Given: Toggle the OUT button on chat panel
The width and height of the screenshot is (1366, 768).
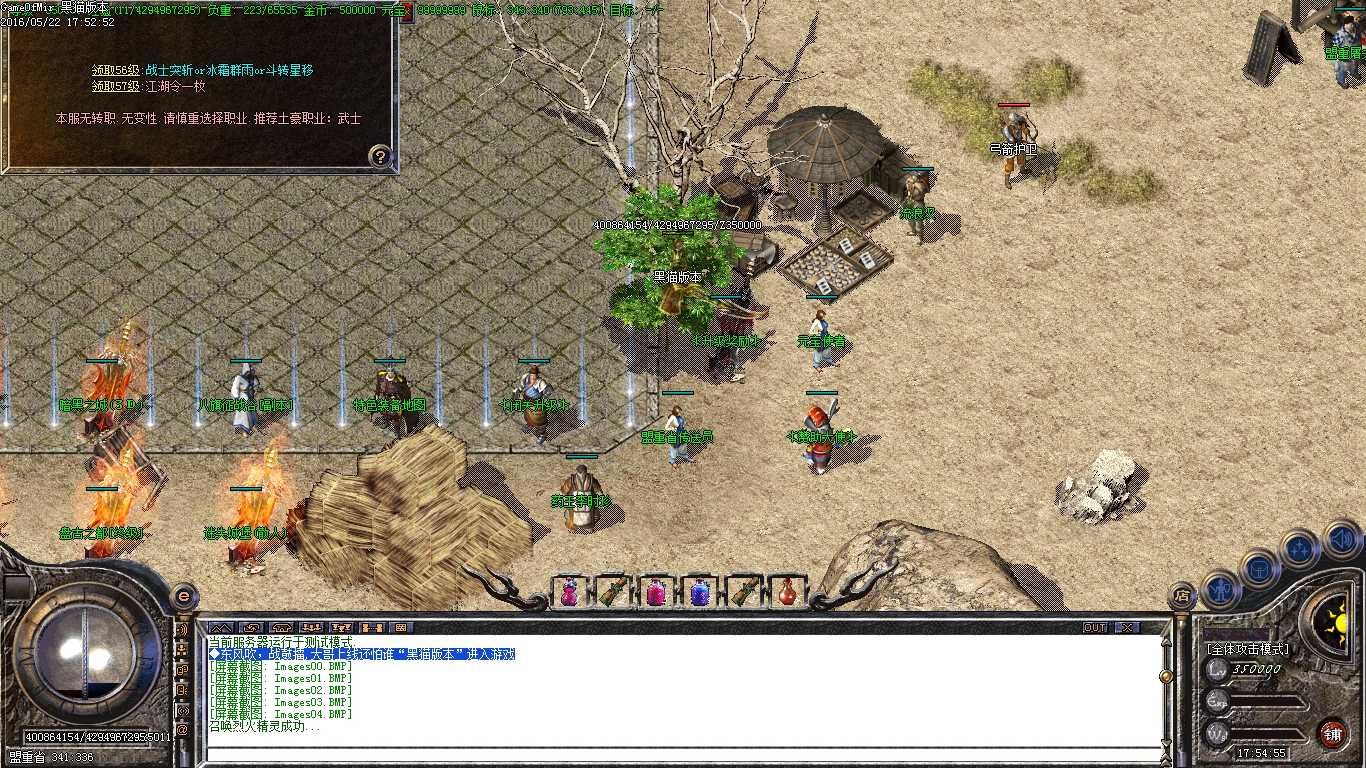Looking at the screenshot, I should (1093, 626).
